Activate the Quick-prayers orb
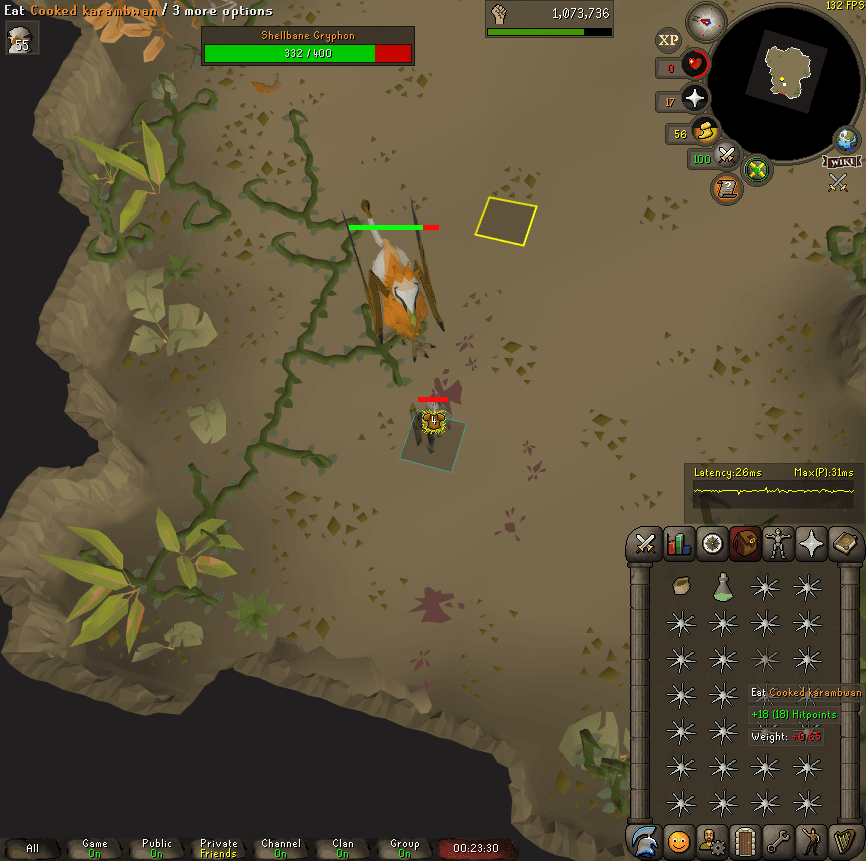This screenshot has height=861, width=866. [x=694, y=98]
